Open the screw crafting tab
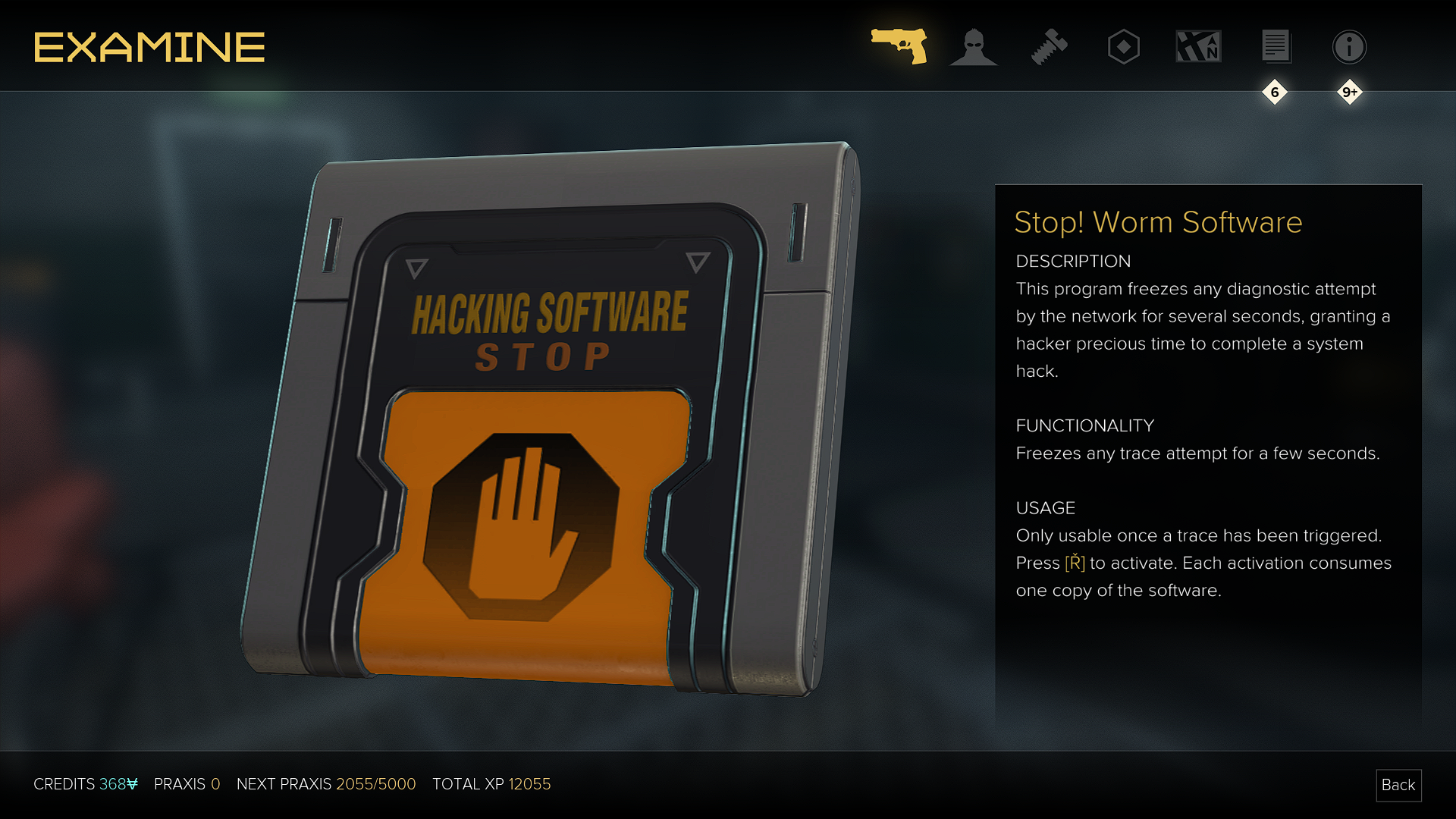 pyautogui.click(x=1049, y=47)
